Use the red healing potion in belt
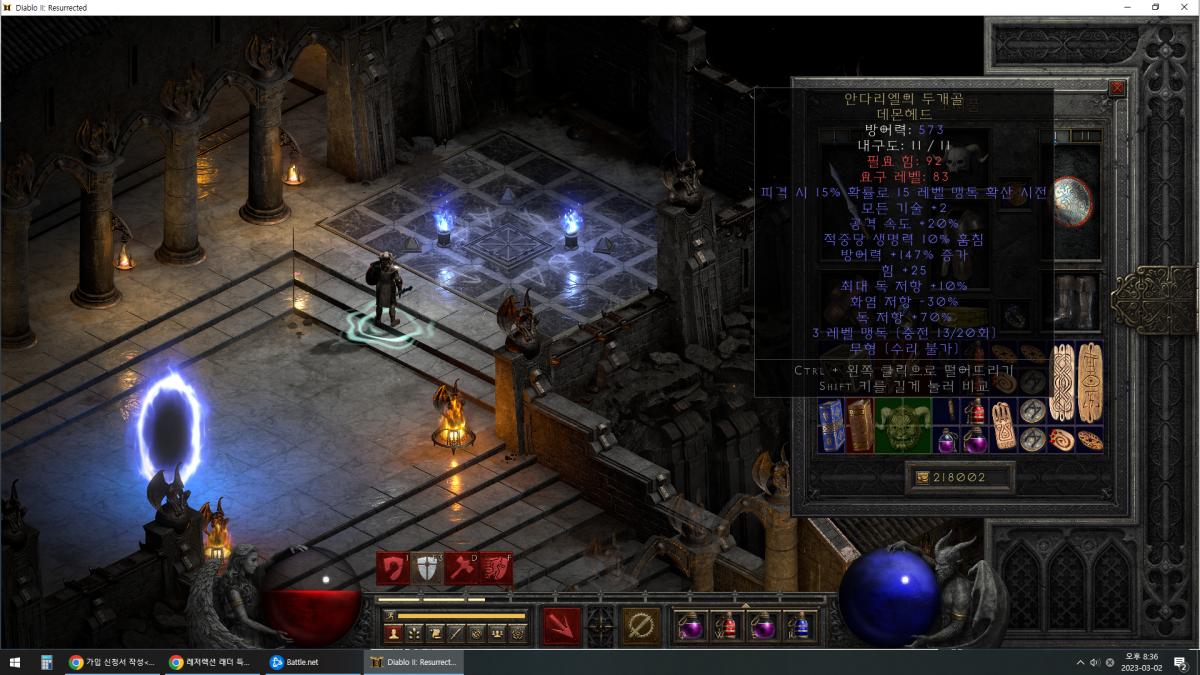The width and height of the screenshot is (1200, 675). (728, 626)
